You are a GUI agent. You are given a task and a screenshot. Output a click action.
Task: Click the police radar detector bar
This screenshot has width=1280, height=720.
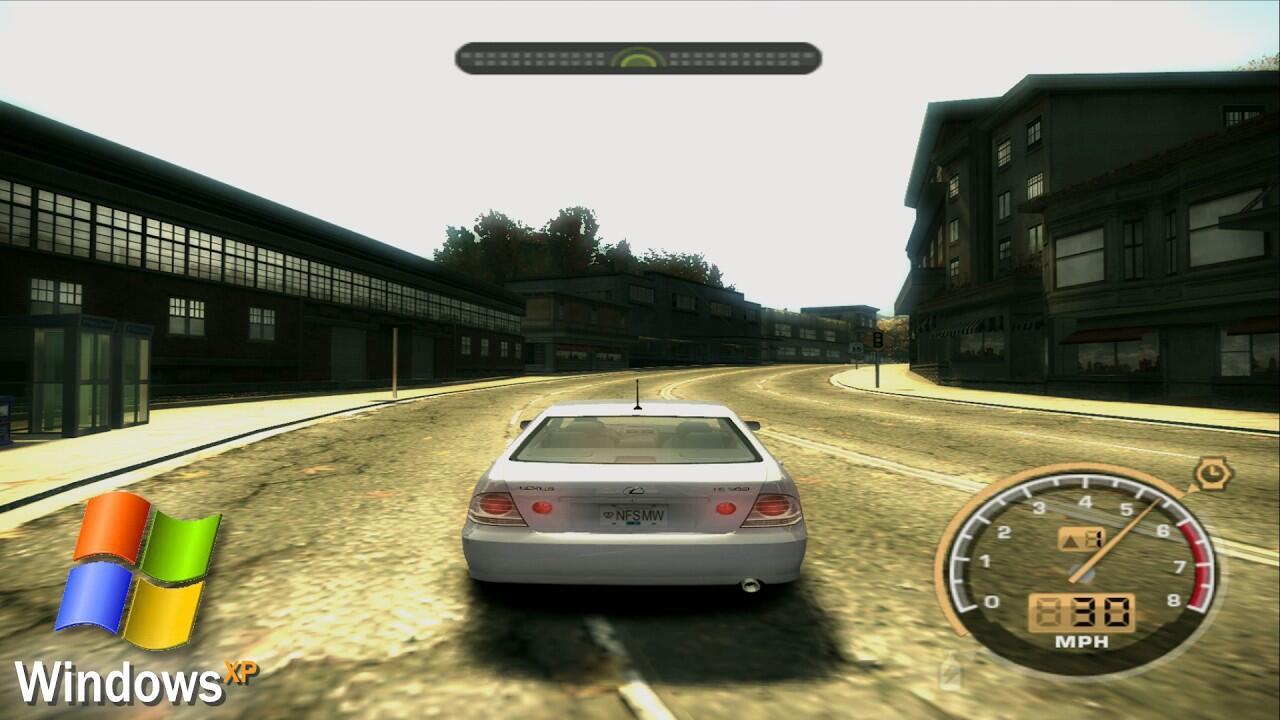coord(638,58)
